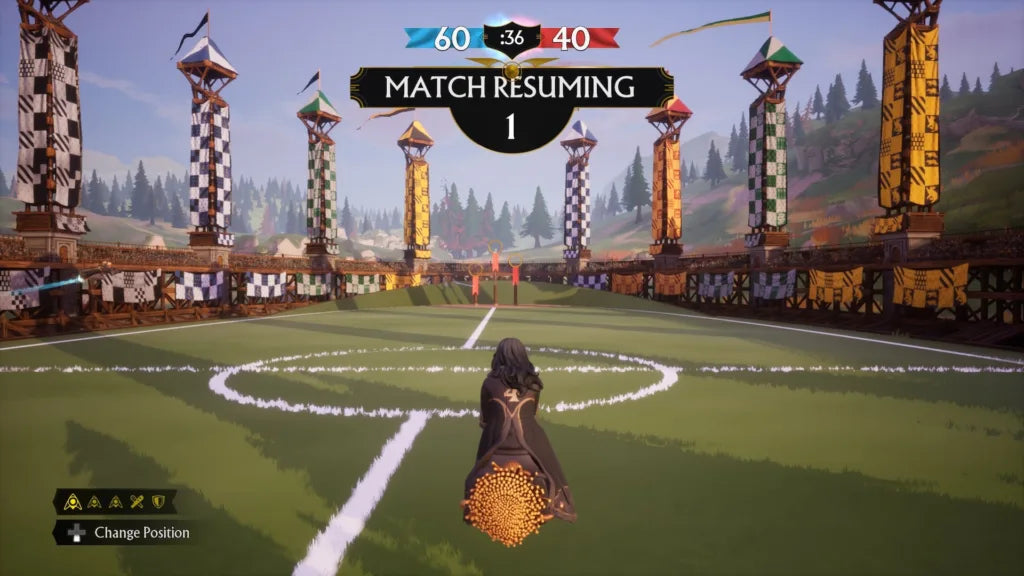Image resolution: width=1024 pixels, height=576 pixels.
Task: Switch to the Keeper shield icon
Action: tap(157, 502)
